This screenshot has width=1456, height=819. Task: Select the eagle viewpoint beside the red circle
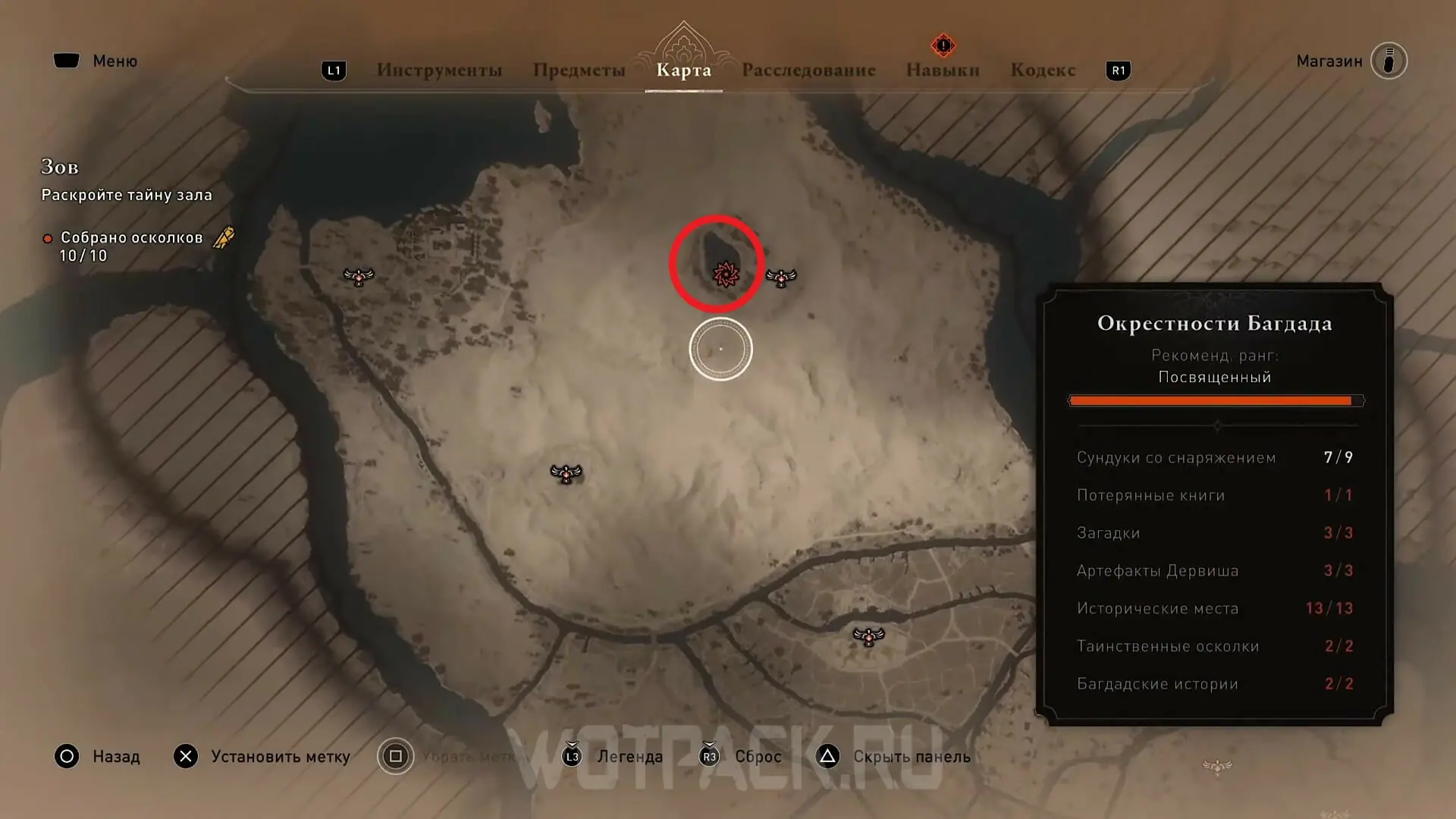tap(781, 278)
